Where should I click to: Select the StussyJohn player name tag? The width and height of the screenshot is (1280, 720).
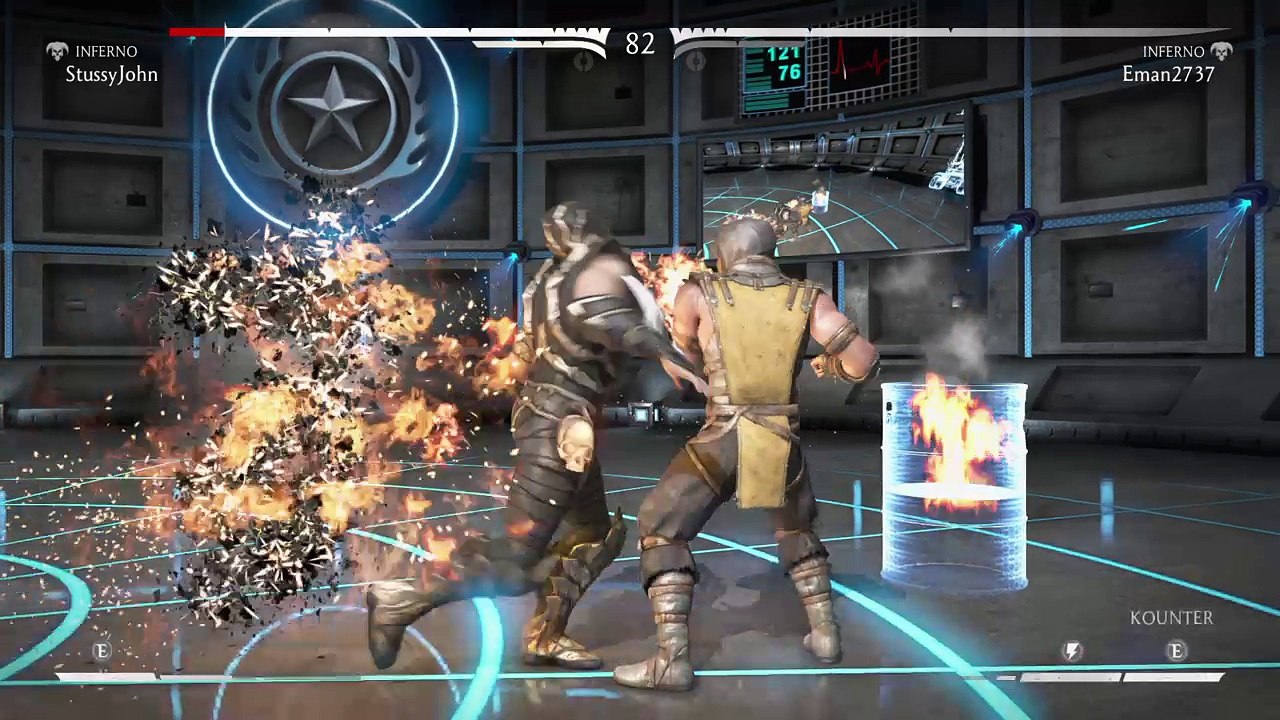point(111,74)
